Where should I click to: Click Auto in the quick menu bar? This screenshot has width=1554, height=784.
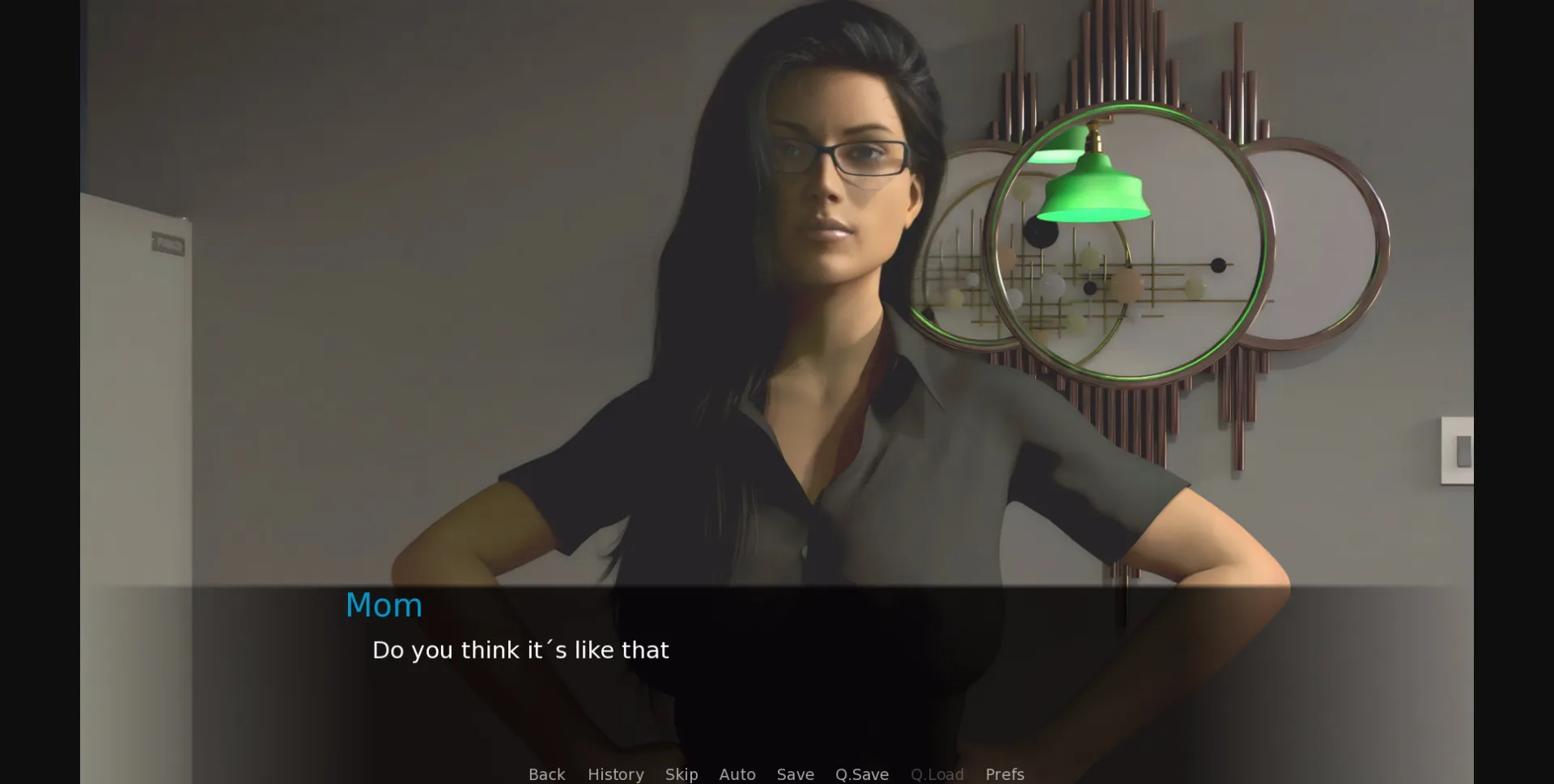[737, 773]
